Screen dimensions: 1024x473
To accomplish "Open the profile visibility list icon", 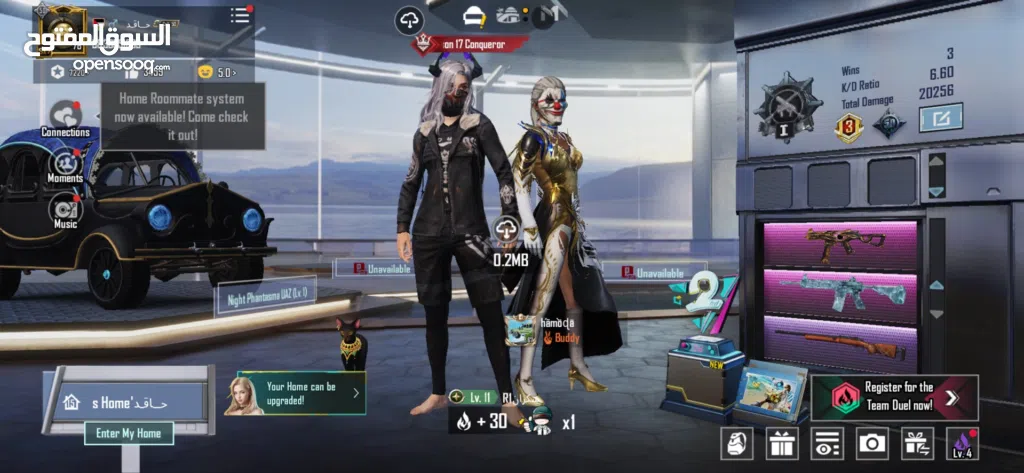I will (827, 442).
